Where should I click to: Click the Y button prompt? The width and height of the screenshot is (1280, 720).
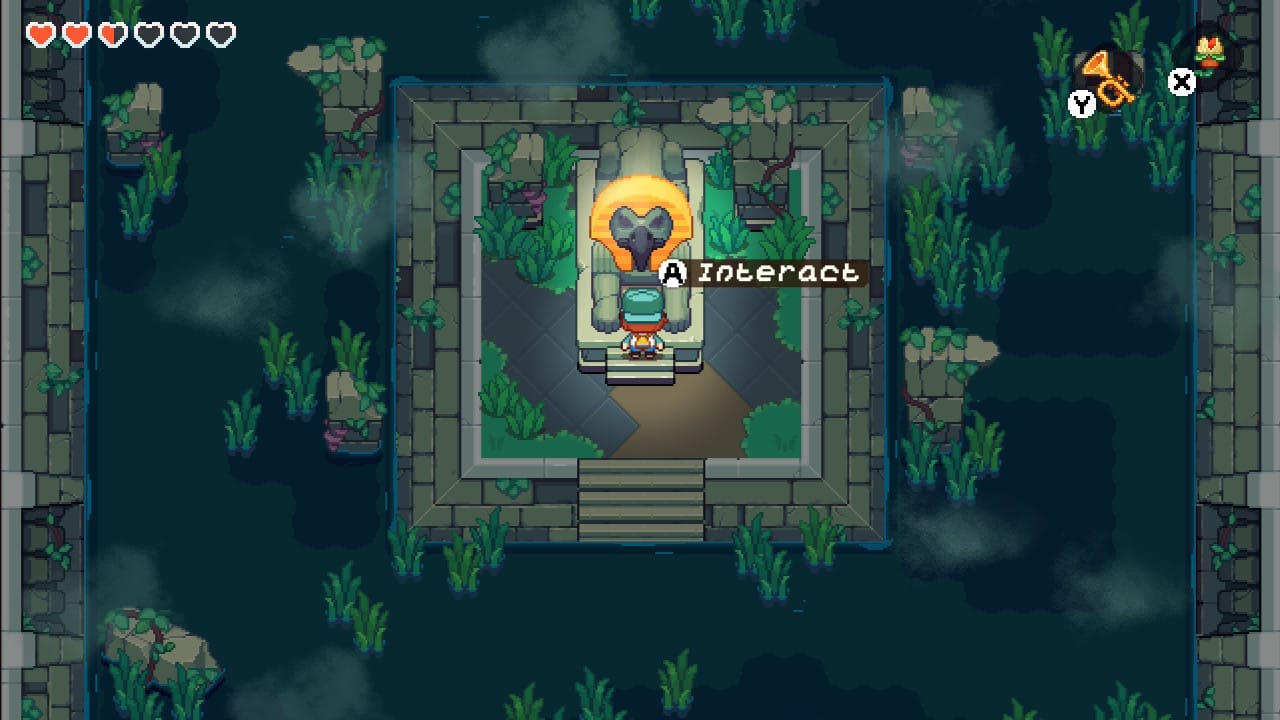(x=1080, y=103)
